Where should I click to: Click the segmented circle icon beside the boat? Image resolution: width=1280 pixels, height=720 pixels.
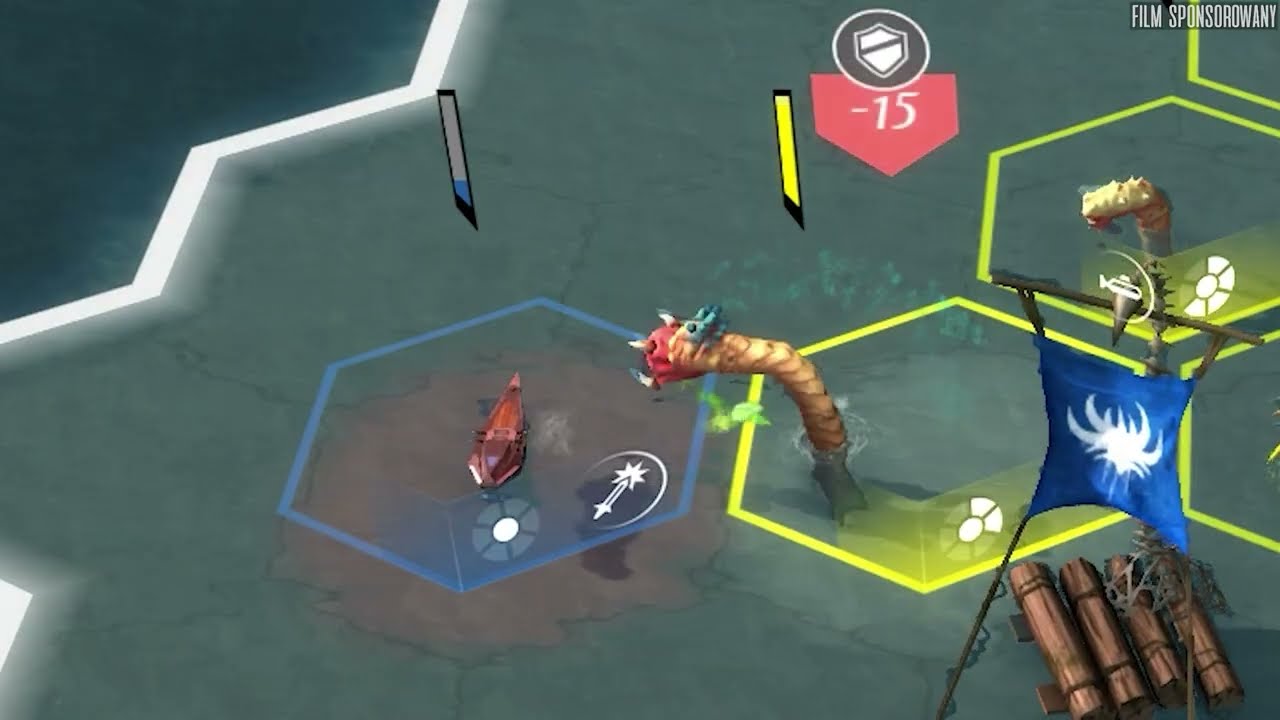pyautogui.click(x=505, y=528)
